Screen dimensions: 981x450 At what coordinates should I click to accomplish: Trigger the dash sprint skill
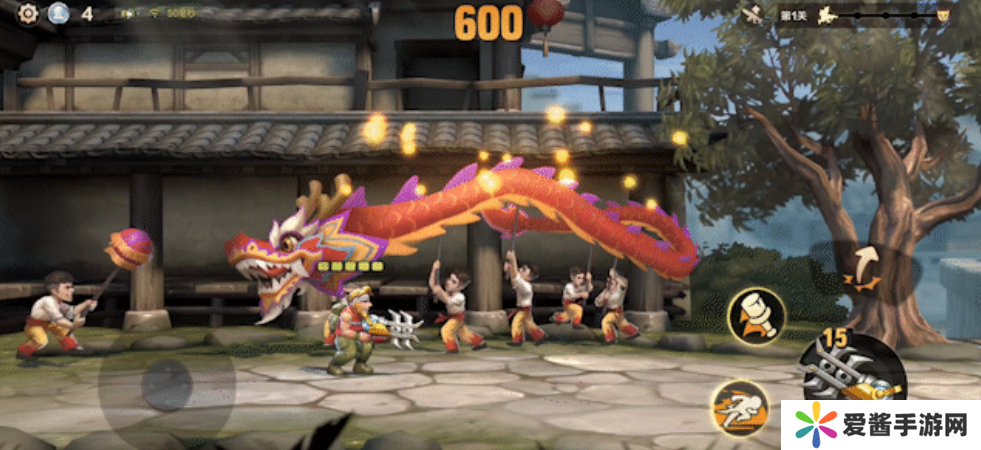point(737,408)
